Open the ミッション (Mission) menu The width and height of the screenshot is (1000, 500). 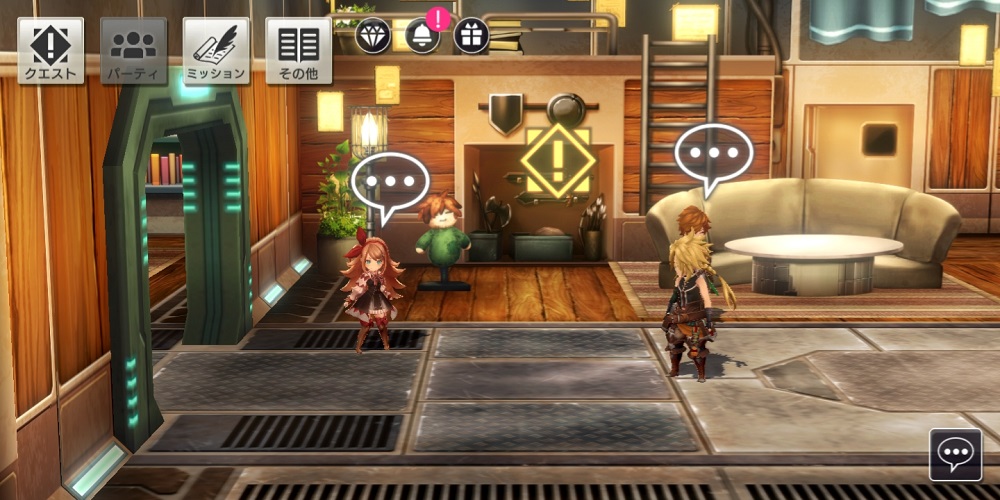click(x=216, y=50)
